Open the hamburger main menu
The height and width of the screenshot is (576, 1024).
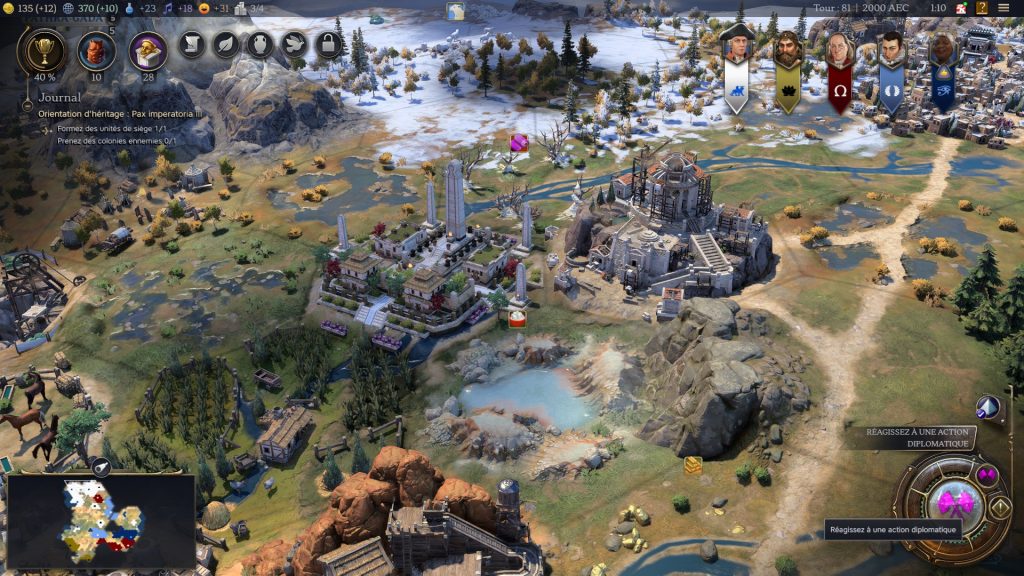coord(1003,9)
